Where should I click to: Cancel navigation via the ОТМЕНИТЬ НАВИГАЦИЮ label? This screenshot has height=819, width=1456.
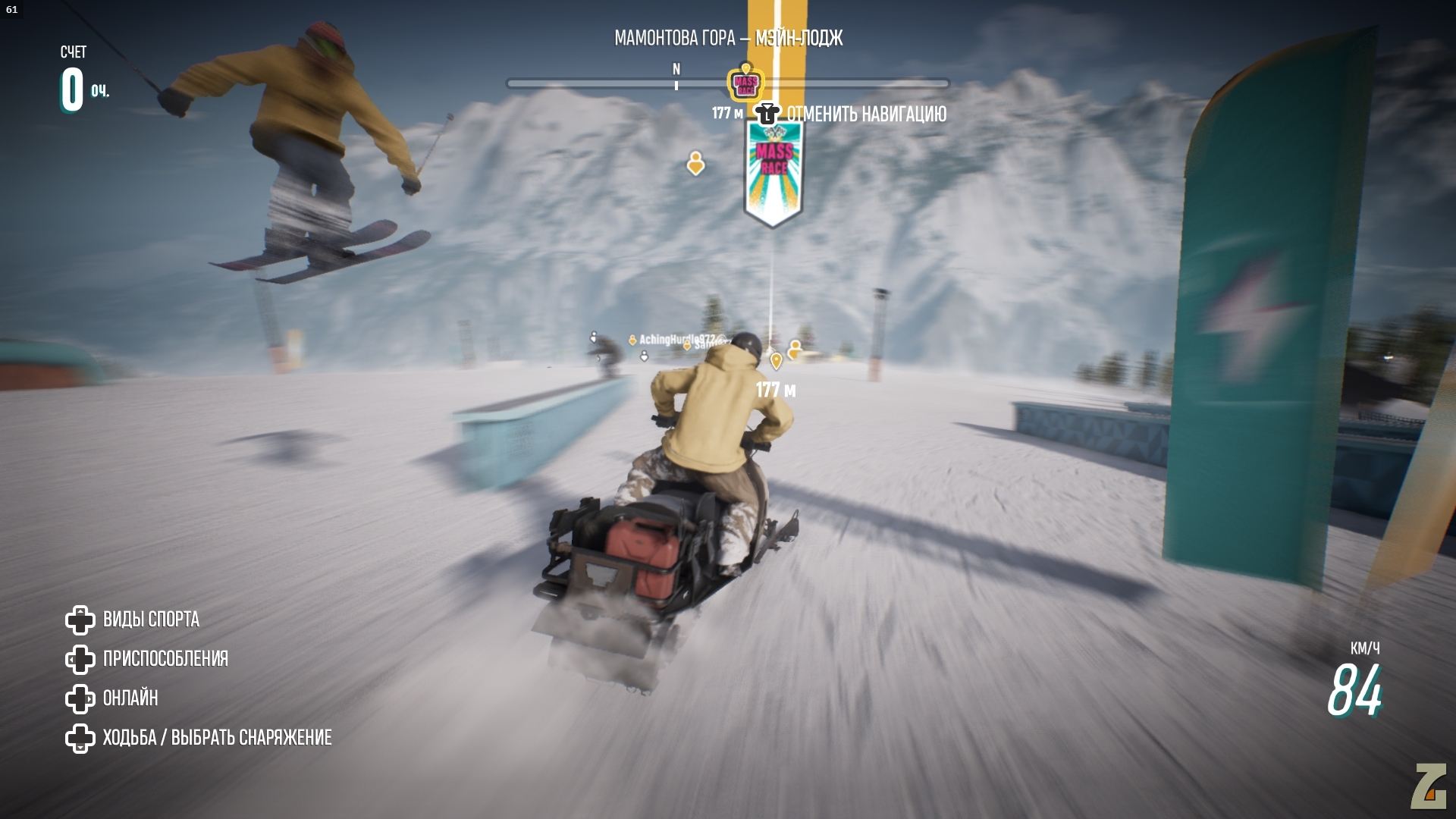click(866, 115)
